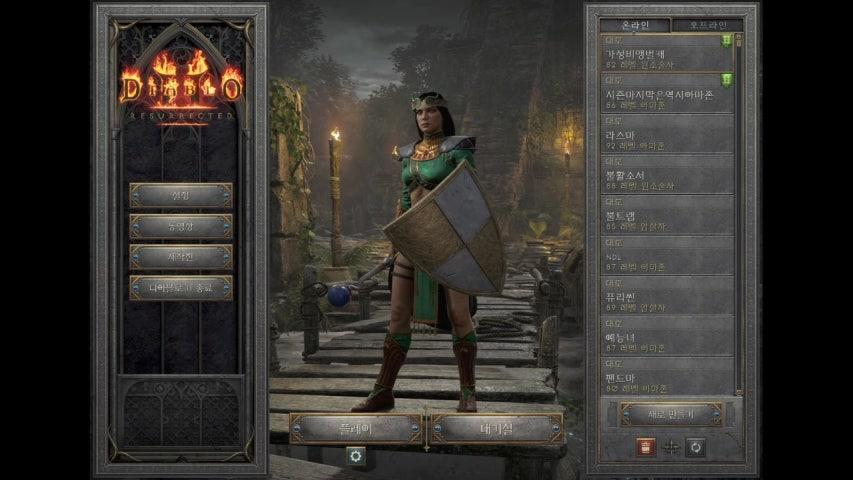Open the 제작진 (Credits) menu
This screenshot has width=853, height=480.
click(x=181, y=257)
